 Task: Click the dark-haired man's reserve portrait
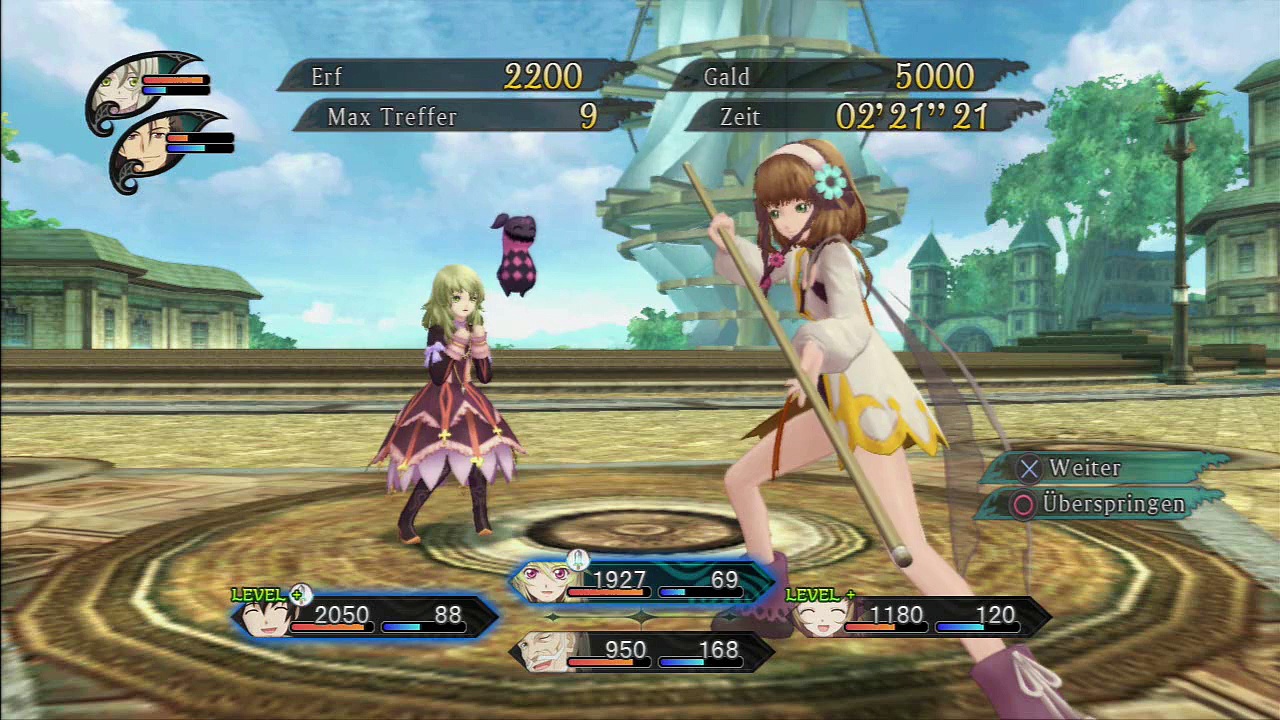[152, 151]
